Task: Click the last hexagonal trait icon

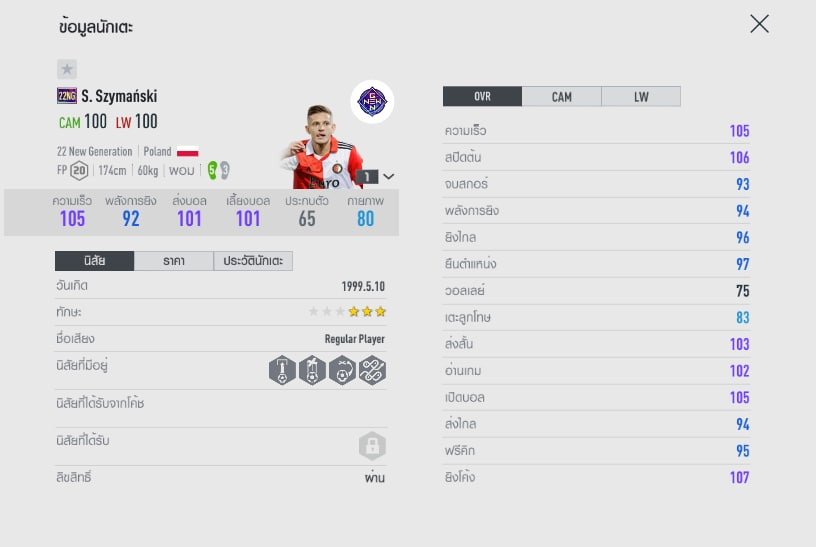Action: point(372,371)
